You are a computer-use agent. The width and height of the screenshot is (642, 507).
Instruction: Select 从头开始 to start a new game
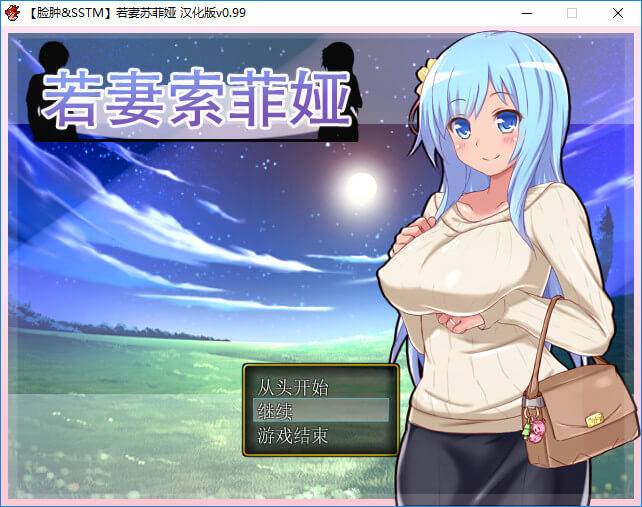click(x=293, y=386)
